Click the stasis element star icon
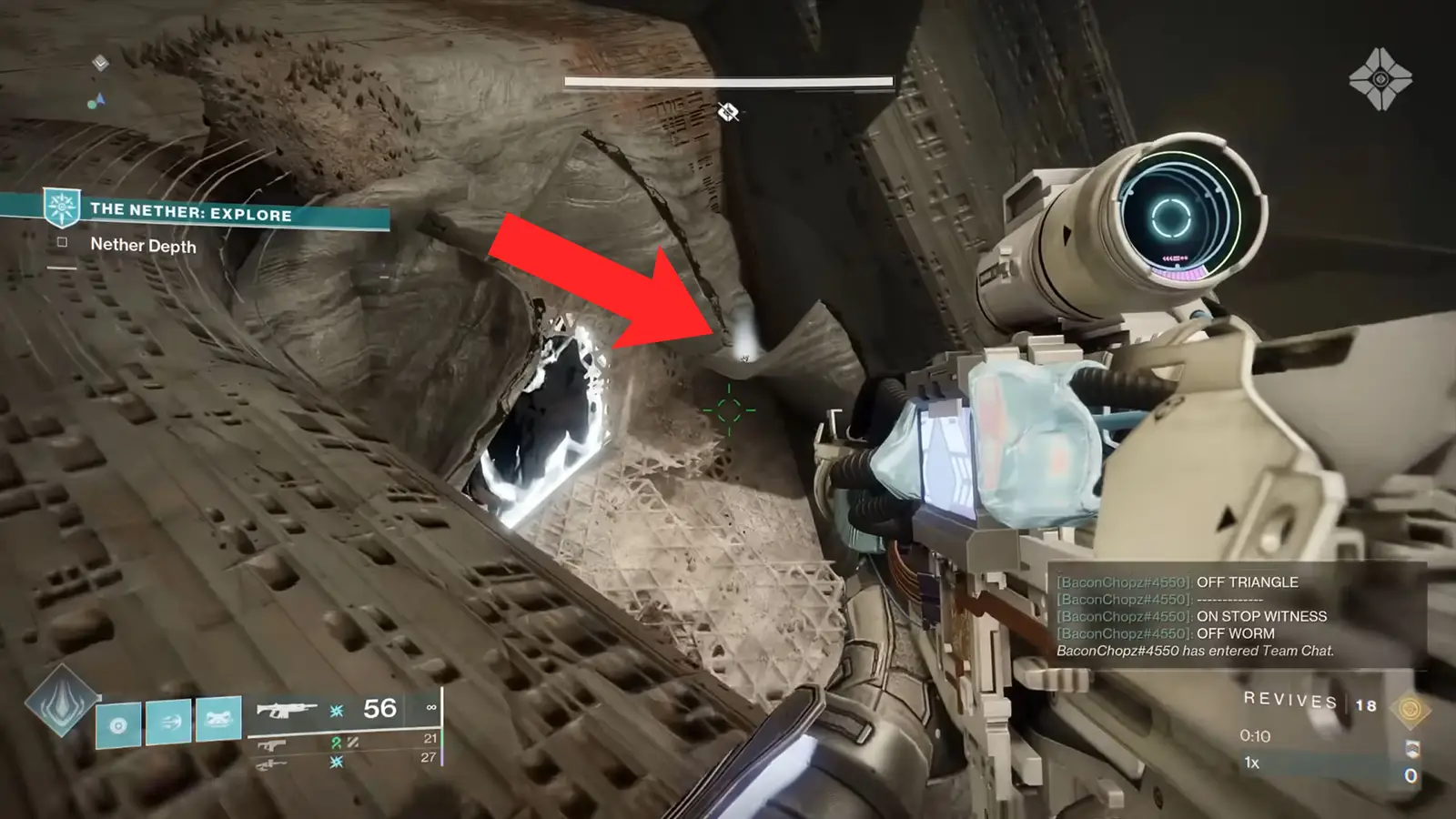This screenshot has height=819, width=1456. pyautogui.click(x=337, y=712)
